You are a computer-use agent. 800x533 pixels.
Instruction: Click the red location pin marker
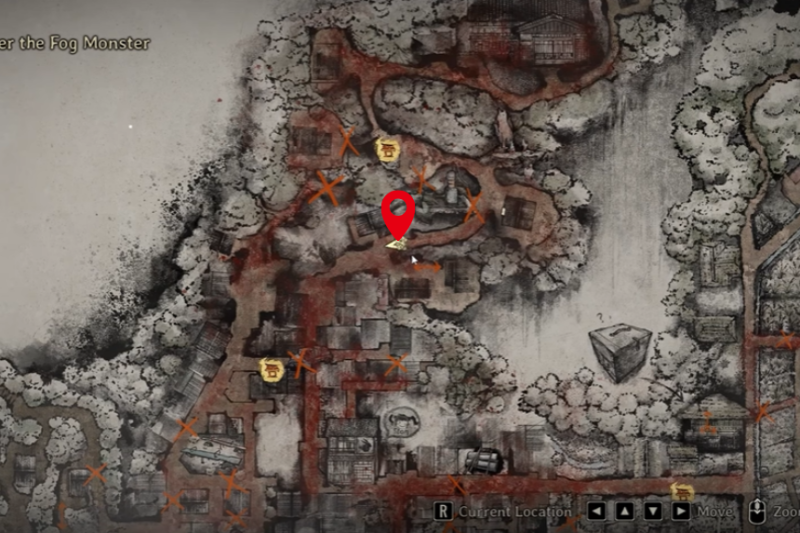pos(399,213)
